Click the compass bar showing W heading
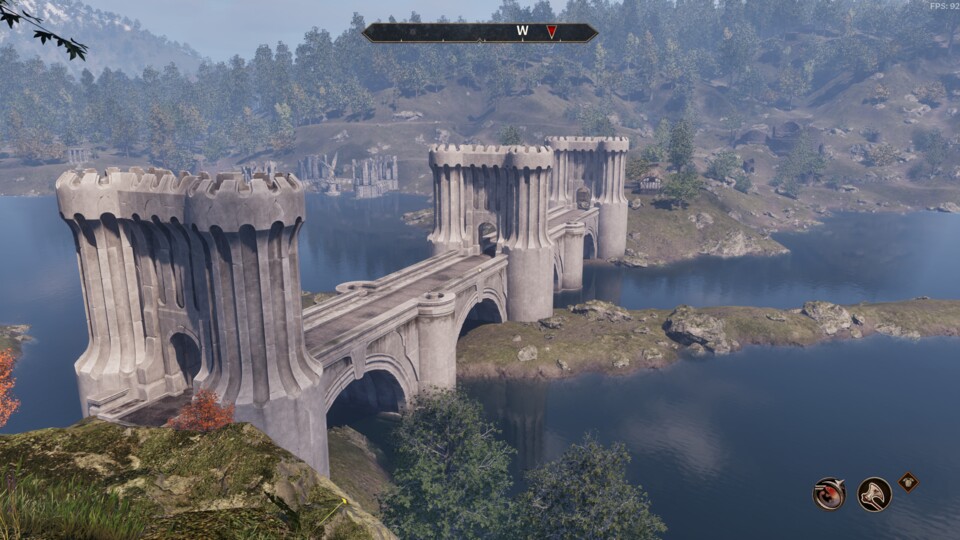960x540 pixels. [480, 32]
